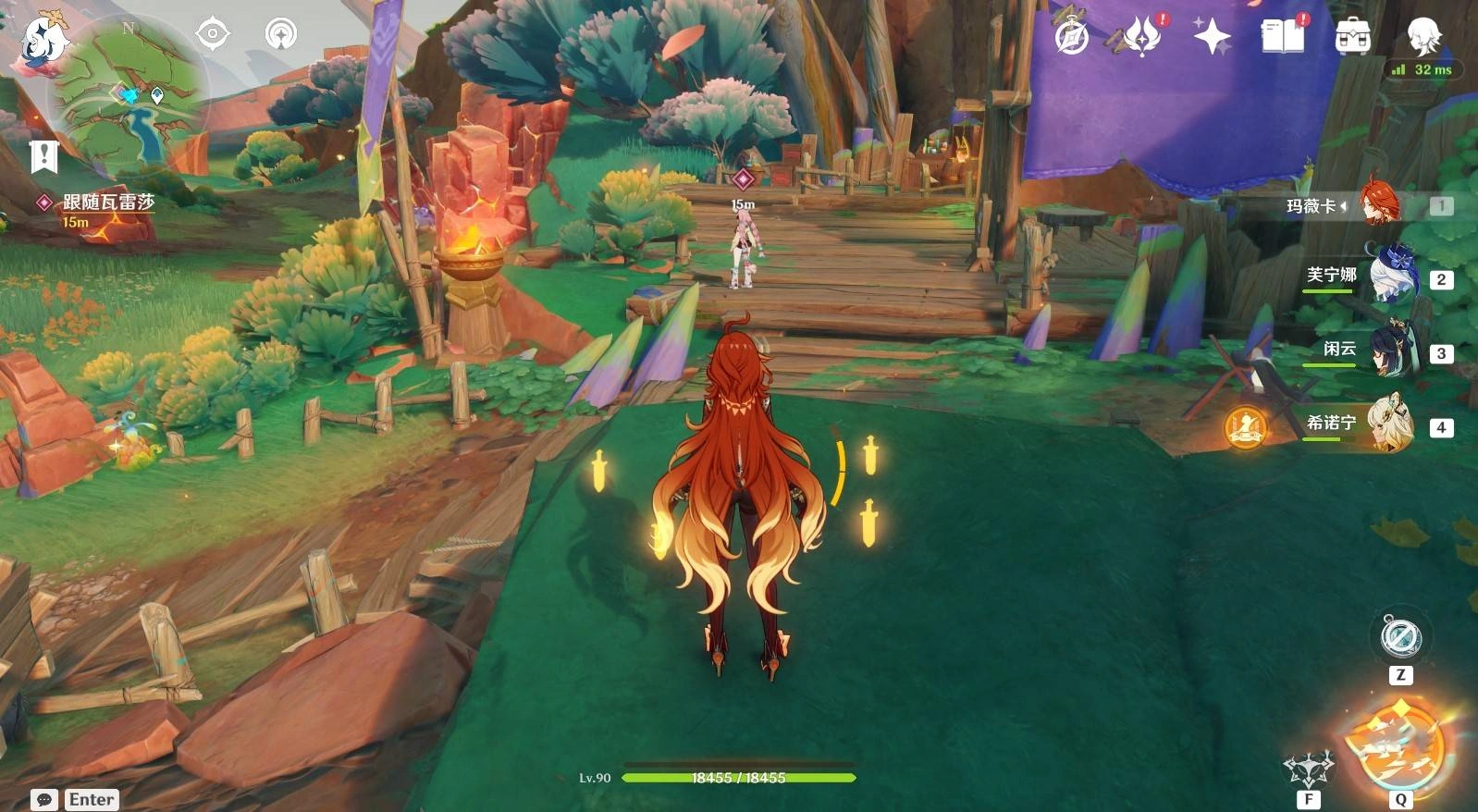1478x812 pixels.
Task: Switch to party member 闲云
Action: coord(1389,351)
